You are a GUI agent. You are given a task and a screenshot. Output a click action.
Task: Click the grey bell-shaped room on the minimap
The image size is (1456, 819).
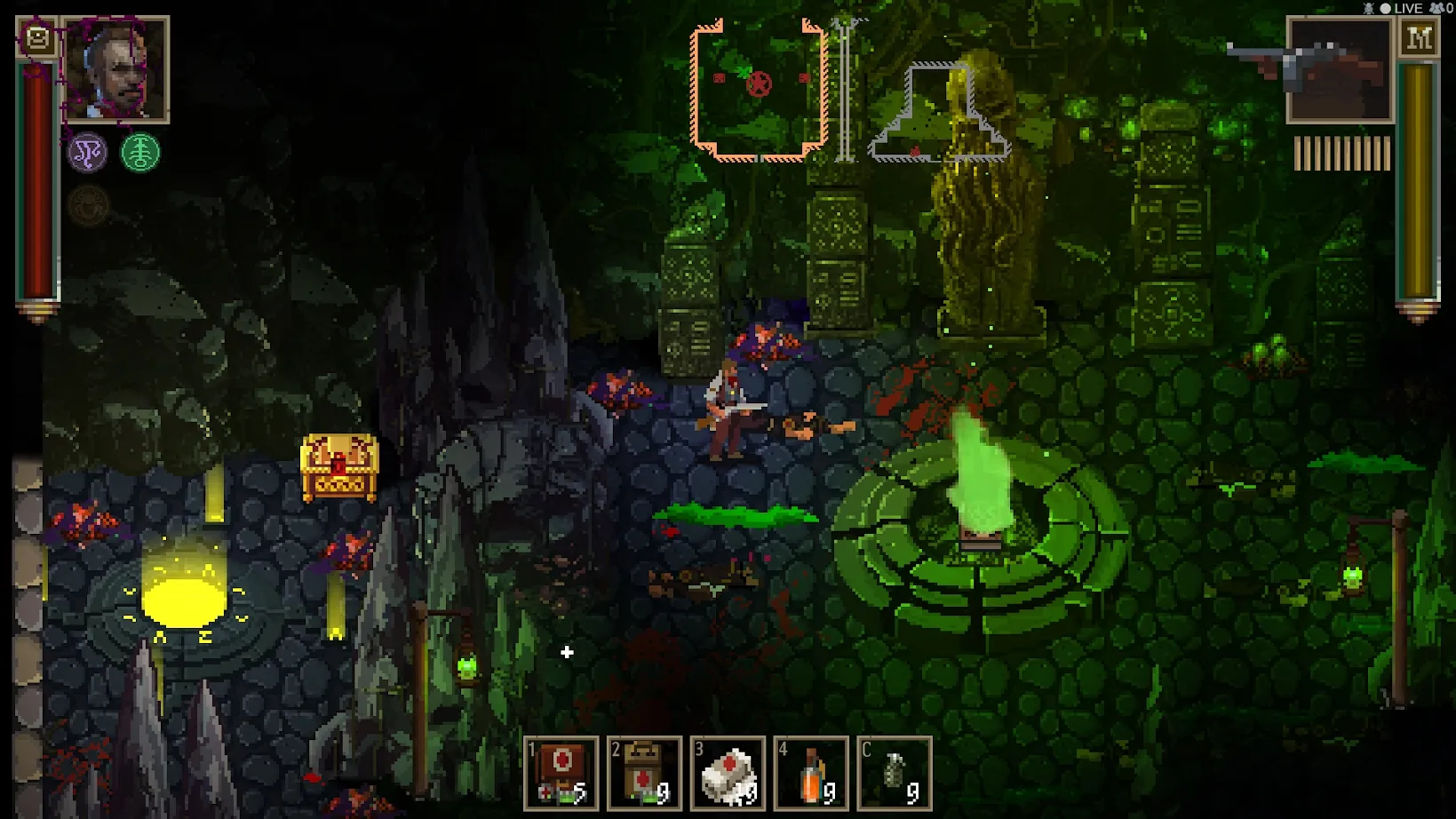coord(937,115)
